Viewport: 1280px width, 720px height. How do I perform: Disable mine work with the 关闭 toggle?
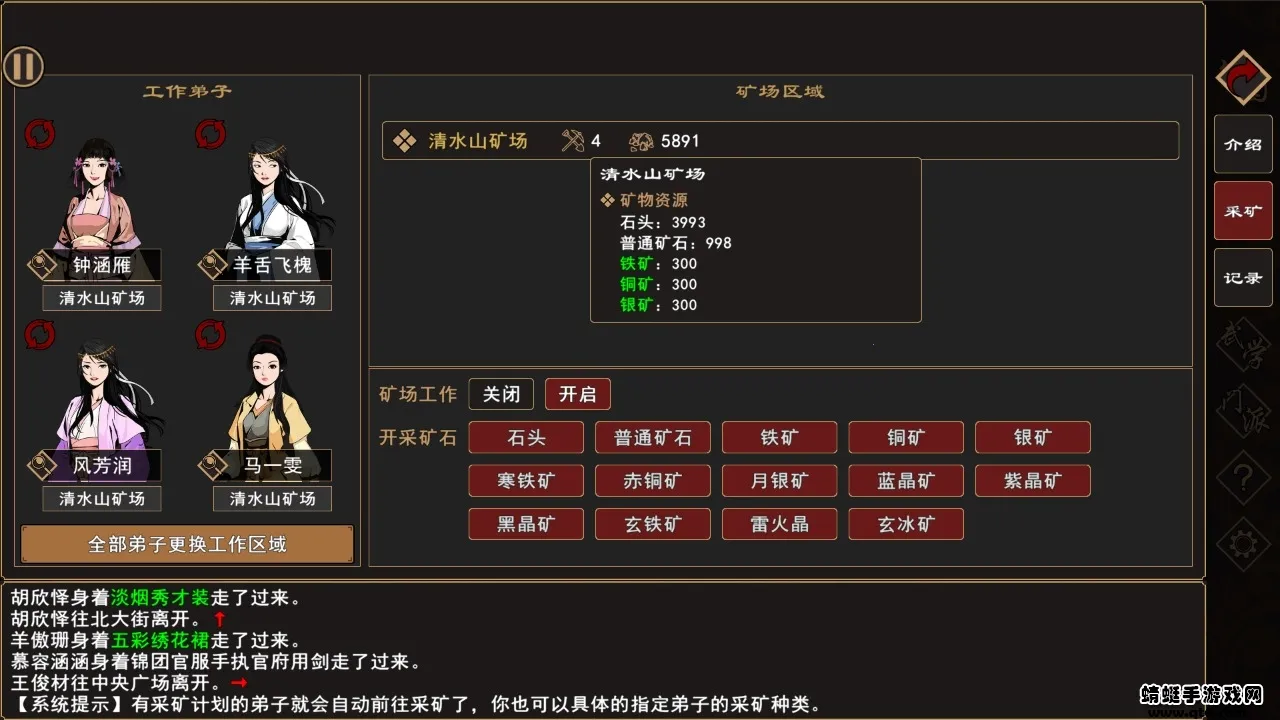tap(501, 393)
